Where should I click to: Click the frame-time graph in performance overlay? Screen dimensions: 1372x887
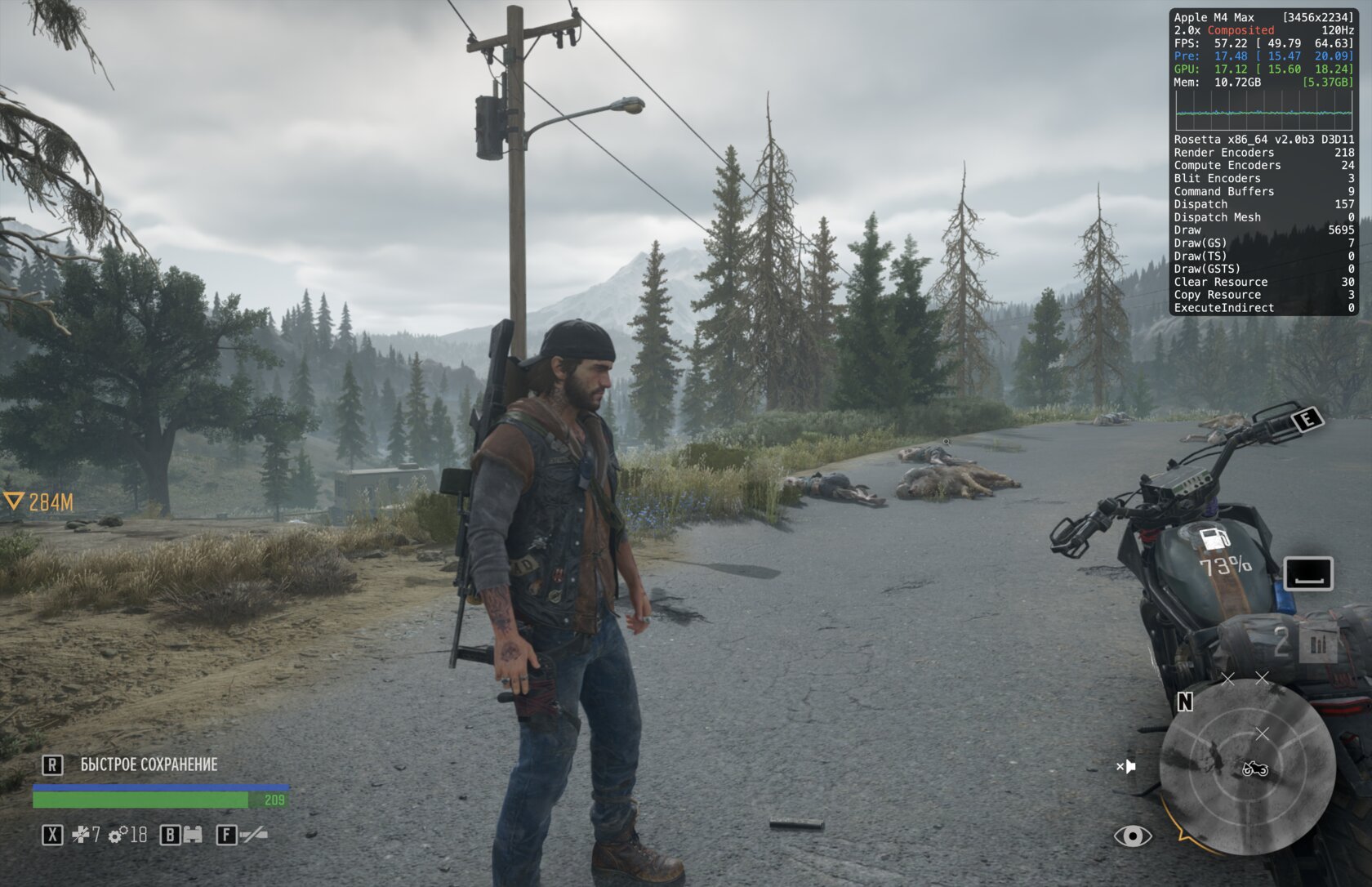(1263, 110)
